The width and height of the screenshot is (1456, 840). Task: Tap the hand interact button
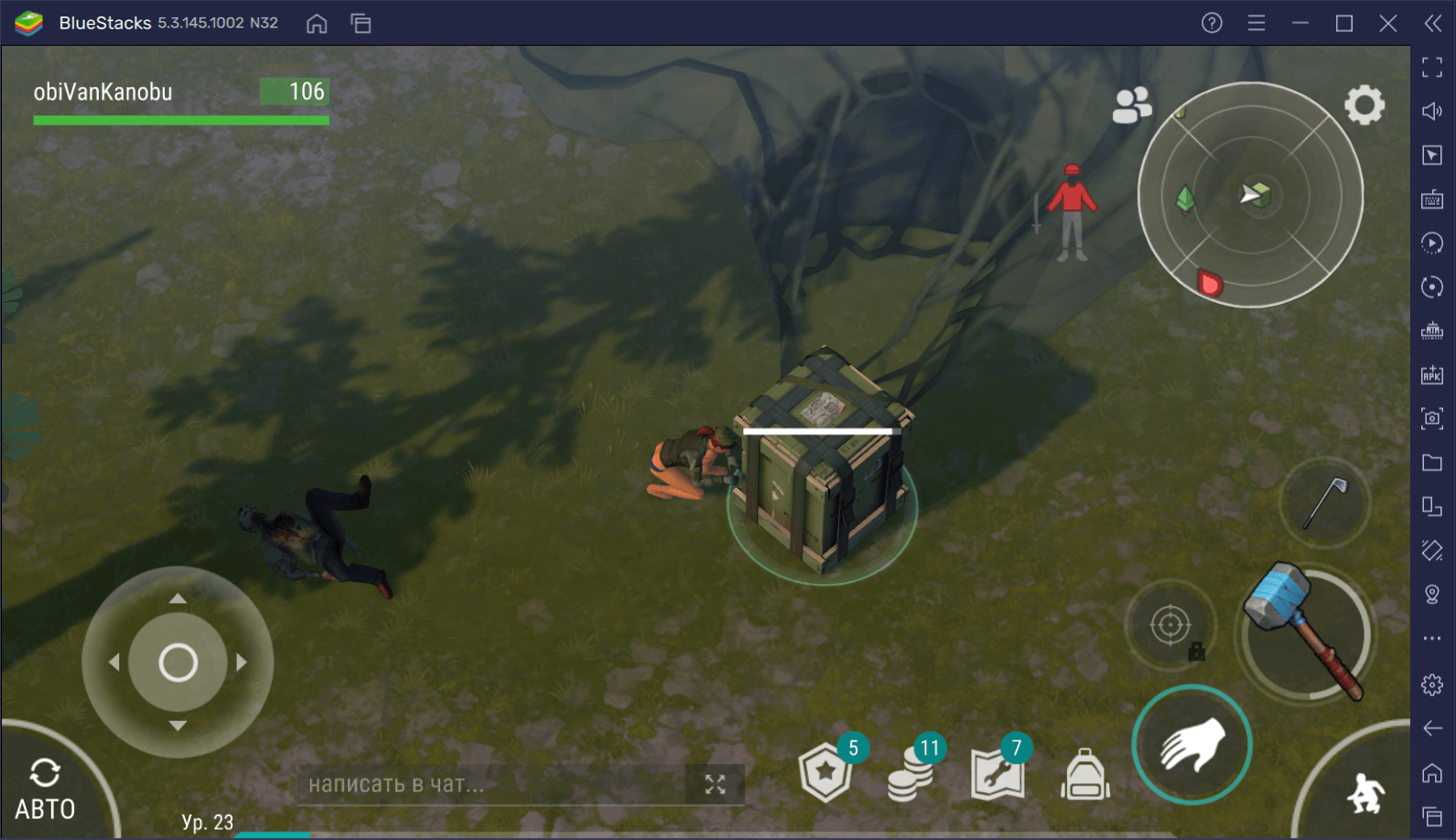click(1192, 745)
